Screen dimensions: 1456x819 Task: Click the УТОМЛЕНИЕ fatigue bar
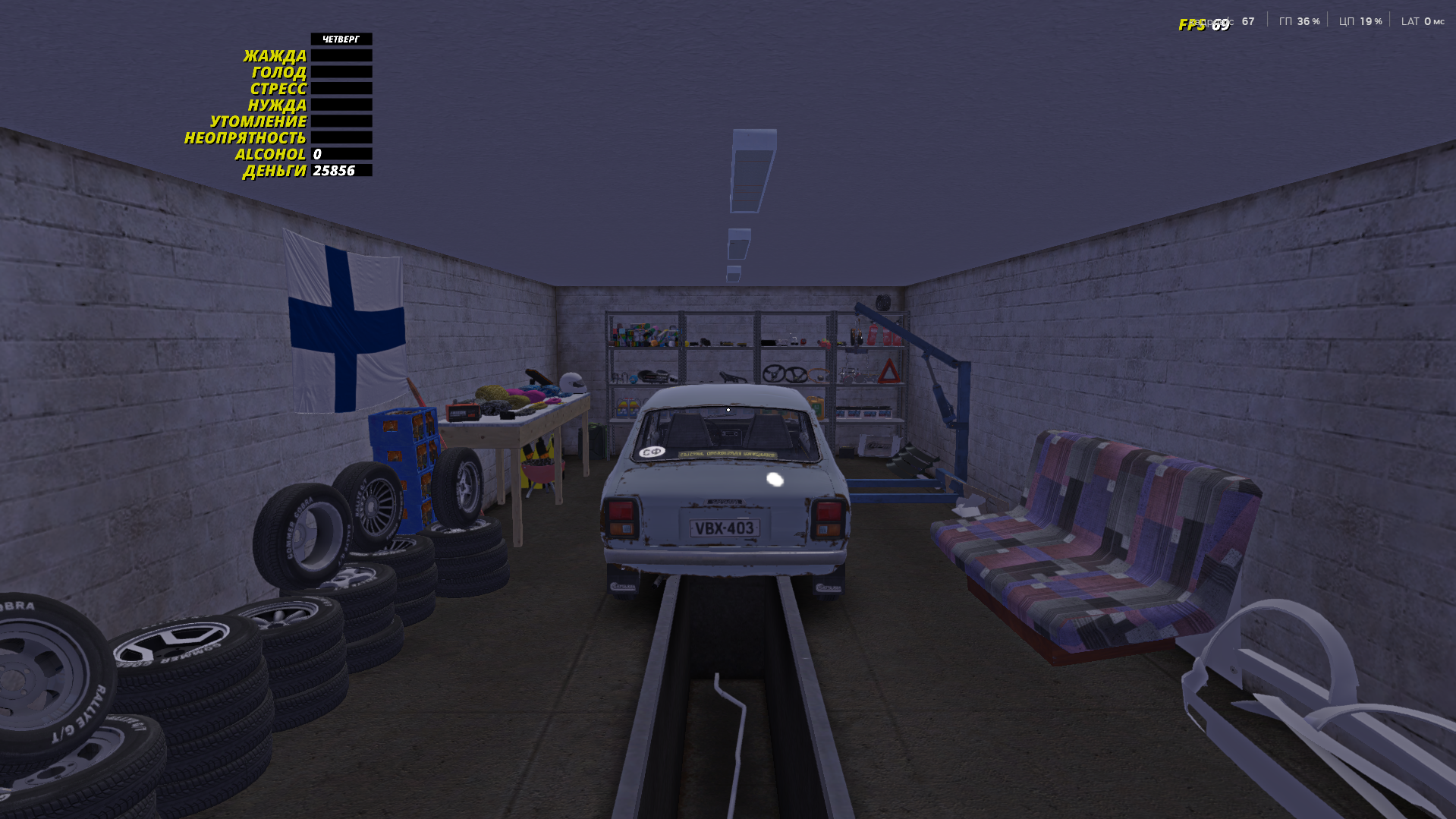341,121
